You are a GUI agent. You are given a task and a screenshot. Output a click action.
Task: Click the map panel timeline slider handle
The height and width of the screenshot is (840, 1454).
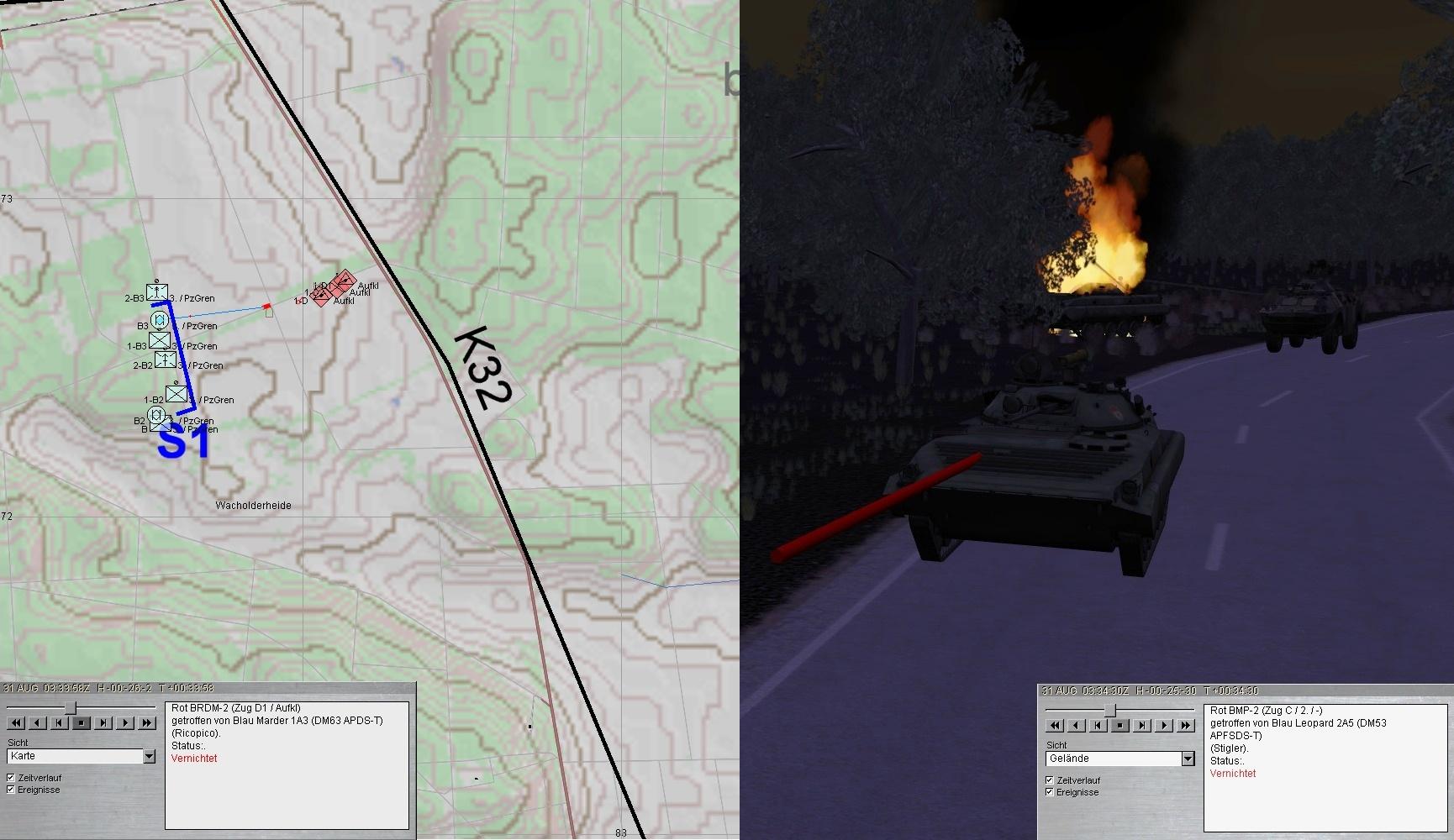click(x=71, y=708)
